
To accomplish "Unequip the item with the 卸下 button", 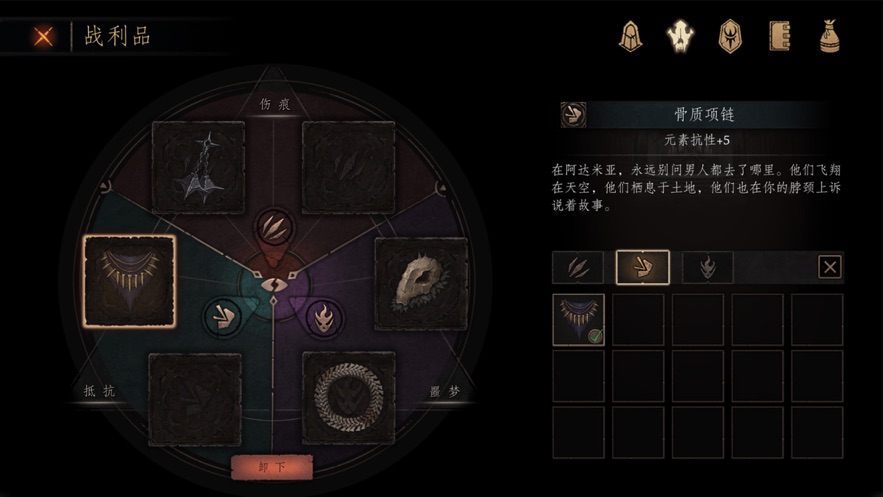I will [272, 468].
